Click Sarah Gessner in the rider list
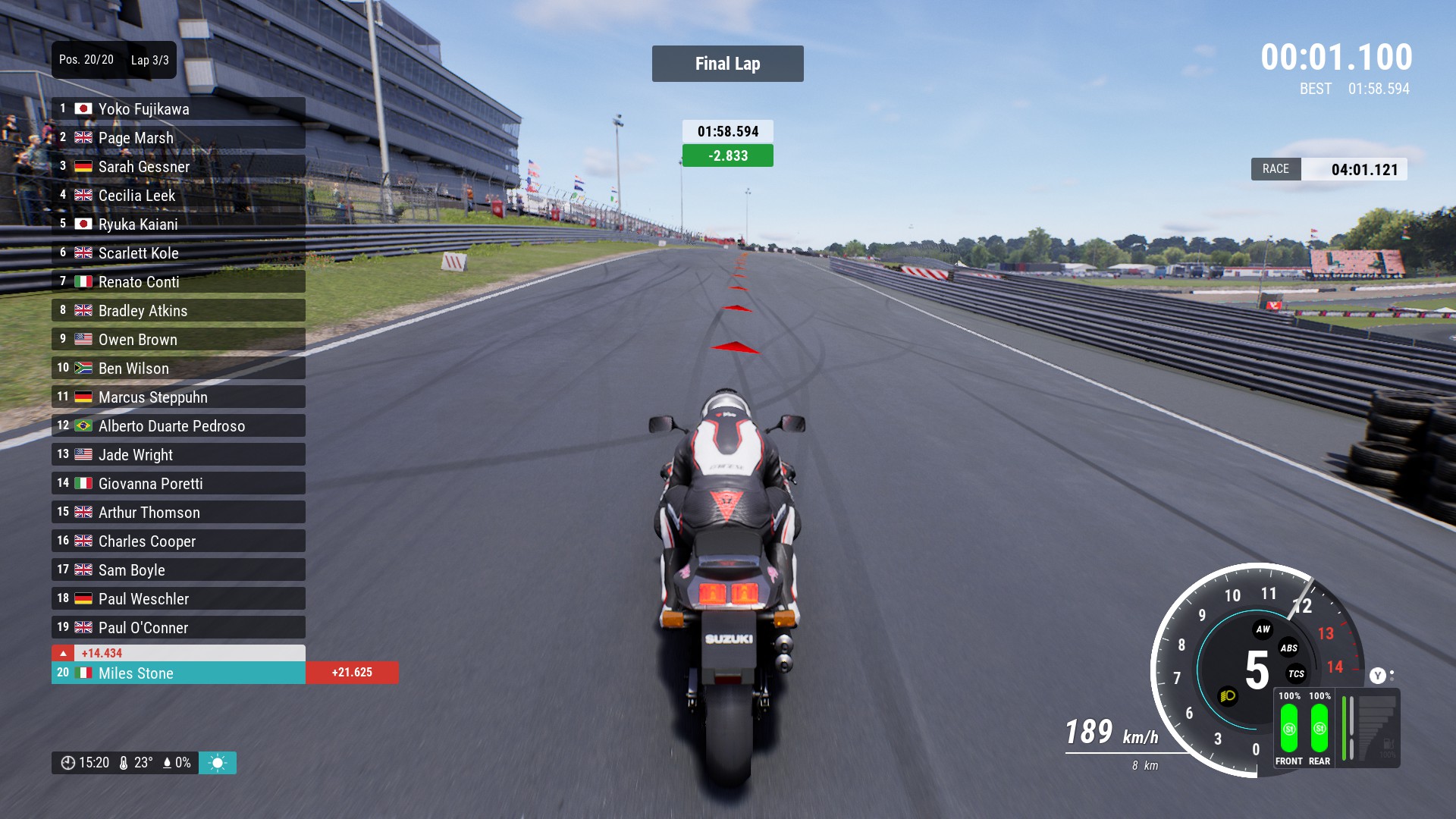Viewport: 1456px width, 819px height. pos(178,167)
